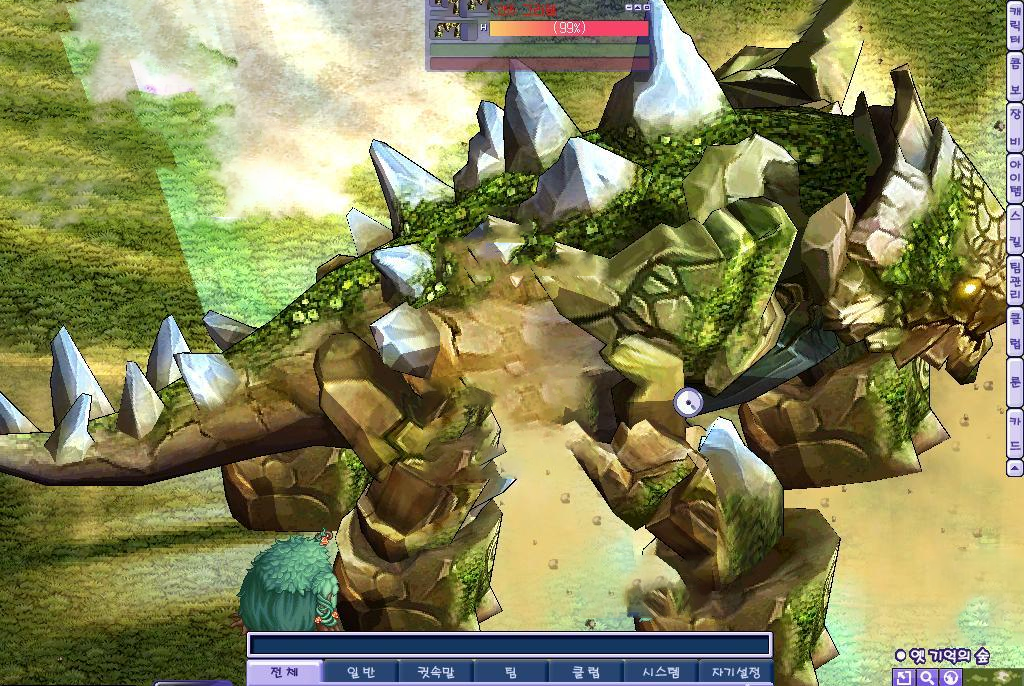Switch chat to the 일반 (General) tab
The image size is (1024, 686).
click(x=359, y=673)
